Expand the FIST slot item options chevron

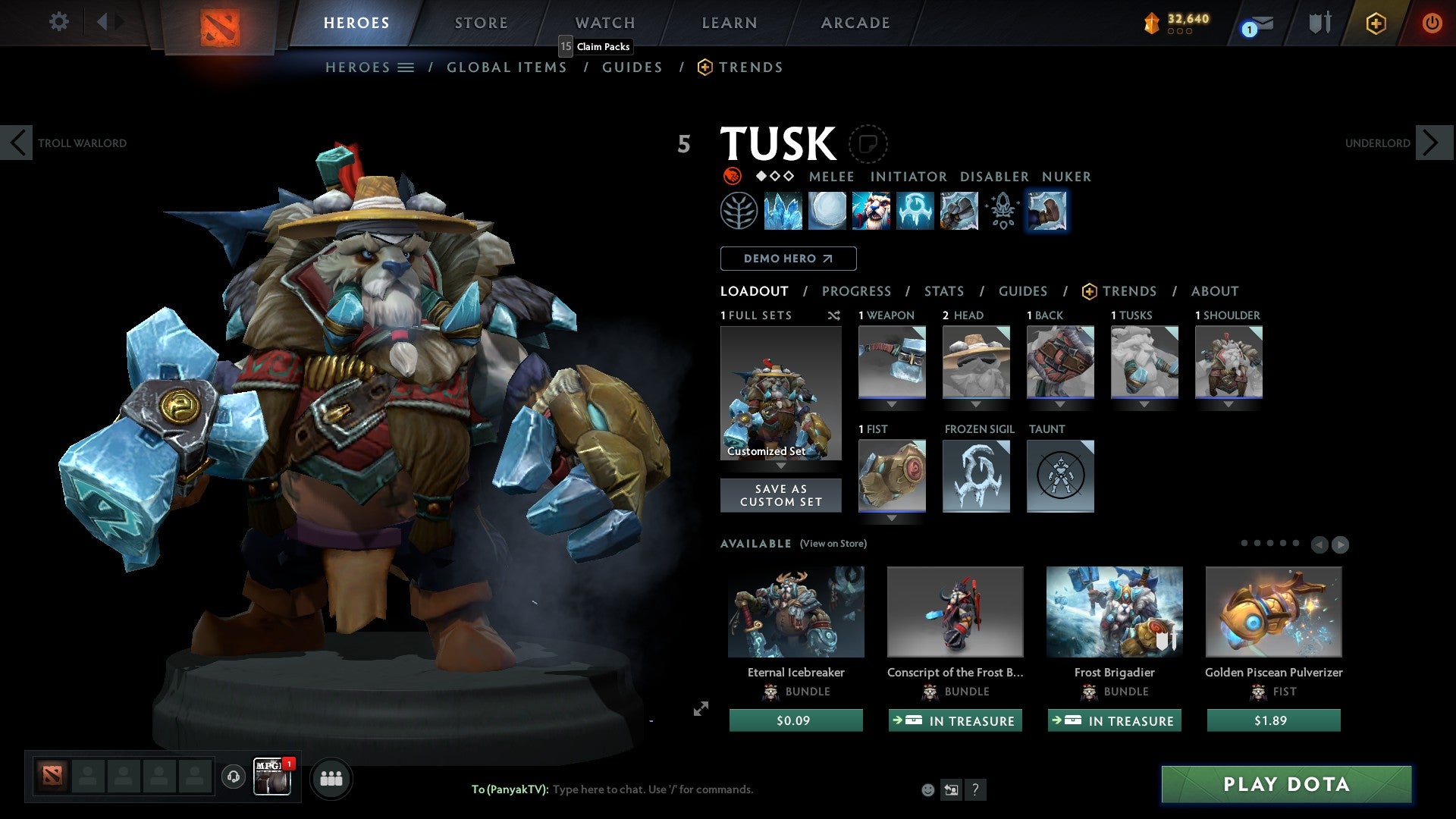click(x=892, y=518)
